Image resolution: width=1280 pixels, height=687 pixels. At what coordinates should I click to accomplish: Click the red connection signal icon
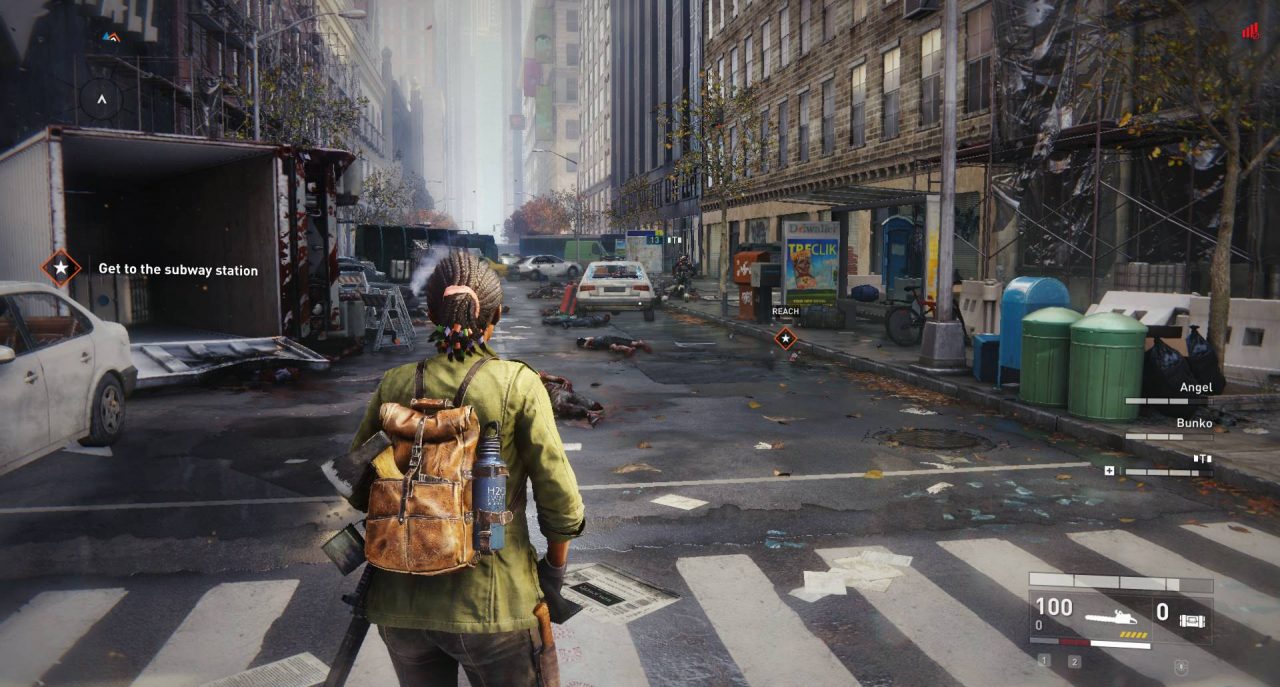(1250, 32)
